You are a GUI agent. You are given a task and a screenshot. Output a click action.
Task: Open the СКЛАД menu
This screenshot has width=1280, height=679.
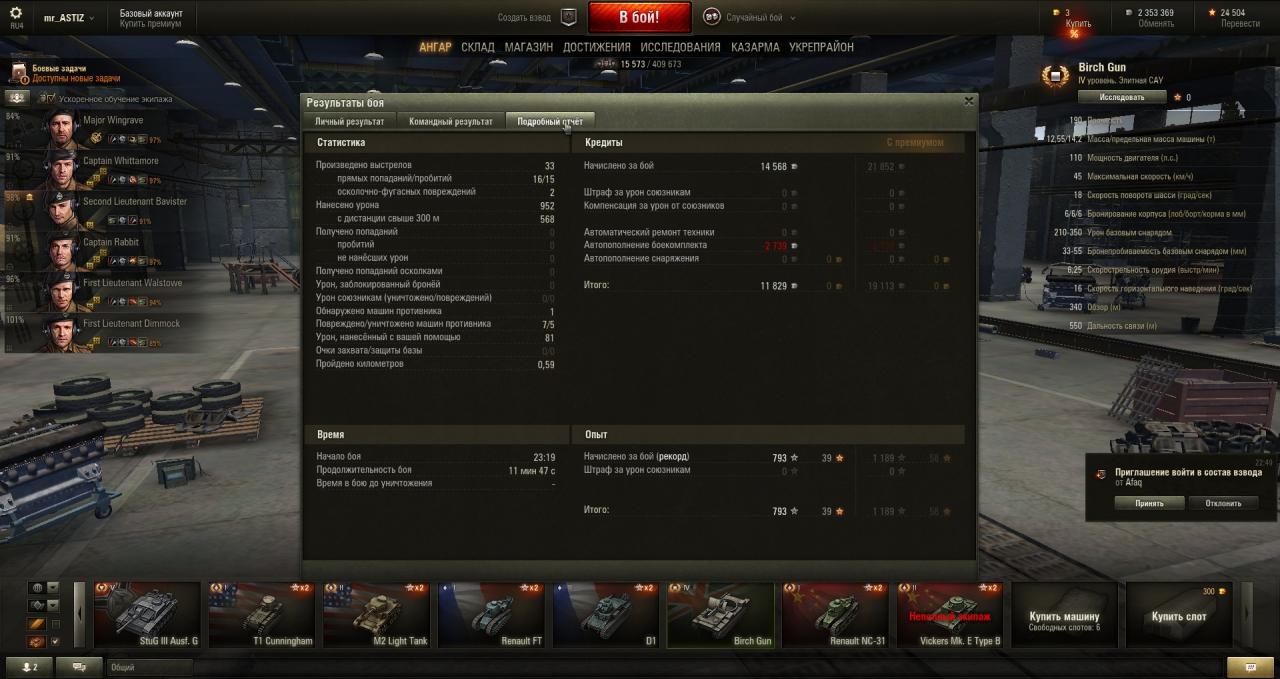tap(478, 47)
